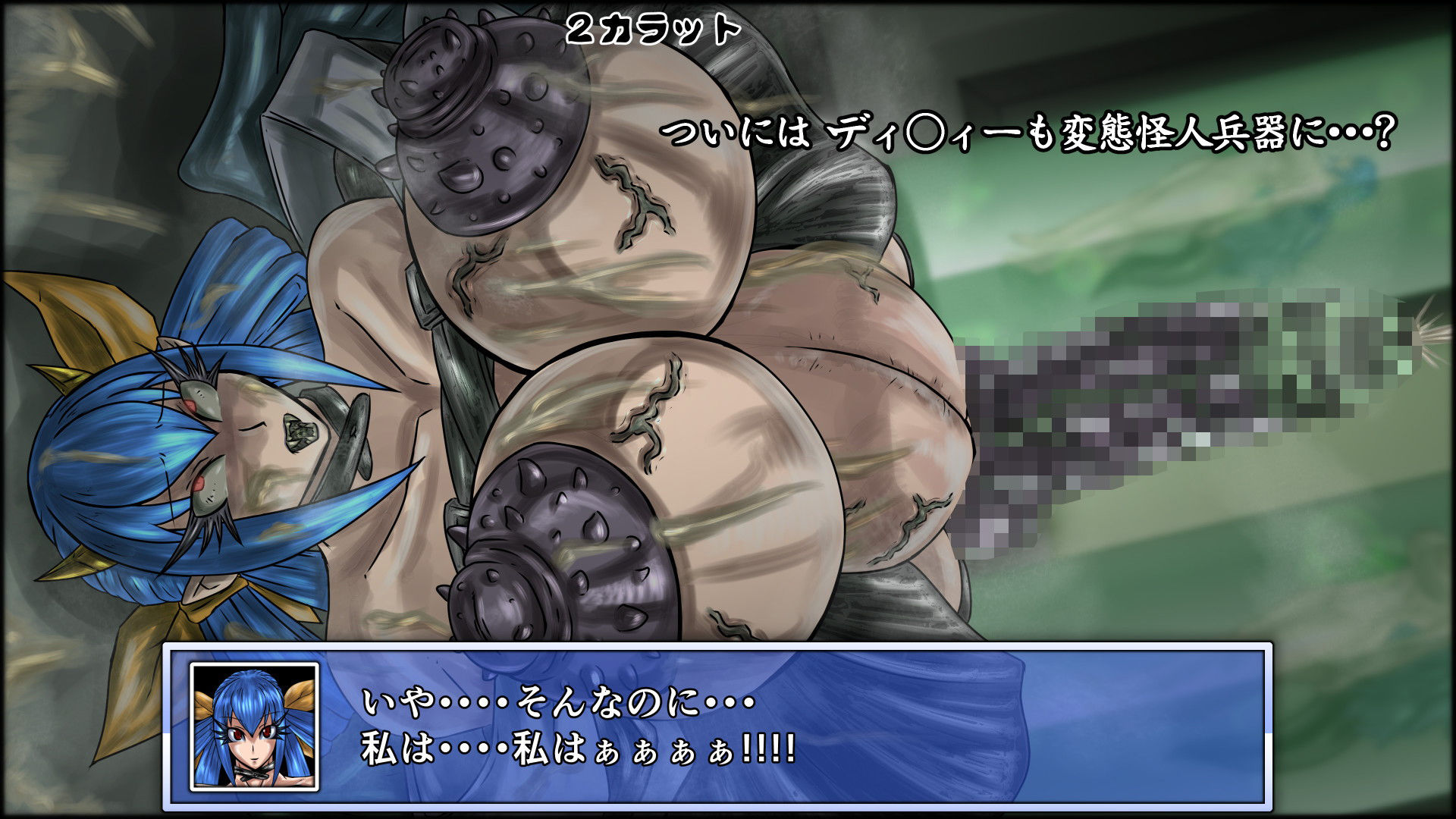Click the blue gradient background of the dialogue box
Screen dimensions: 1456x819
[1062, 728]
